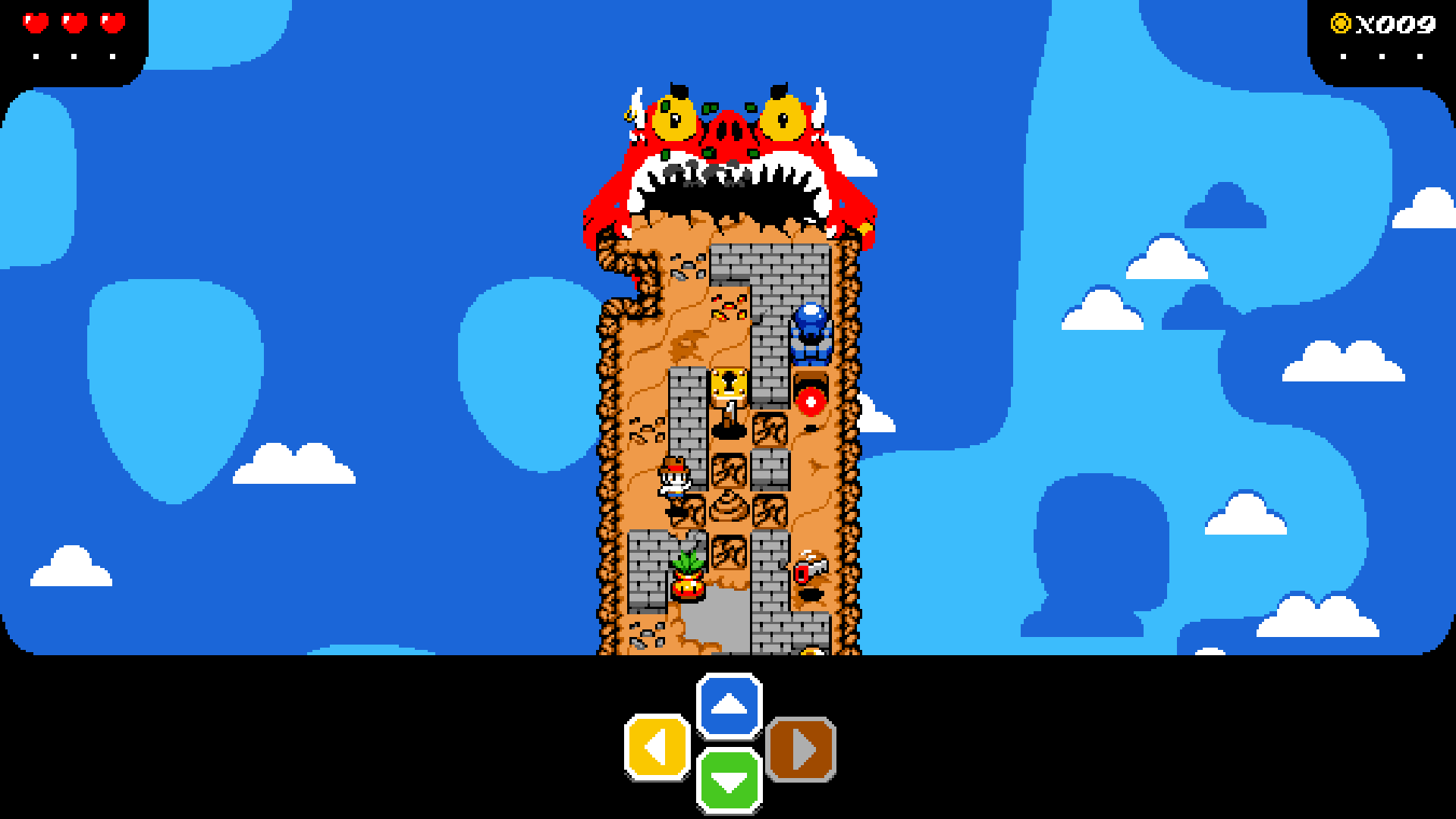
Task: Click the first heart in the health bar
Action: pos(36,24)
